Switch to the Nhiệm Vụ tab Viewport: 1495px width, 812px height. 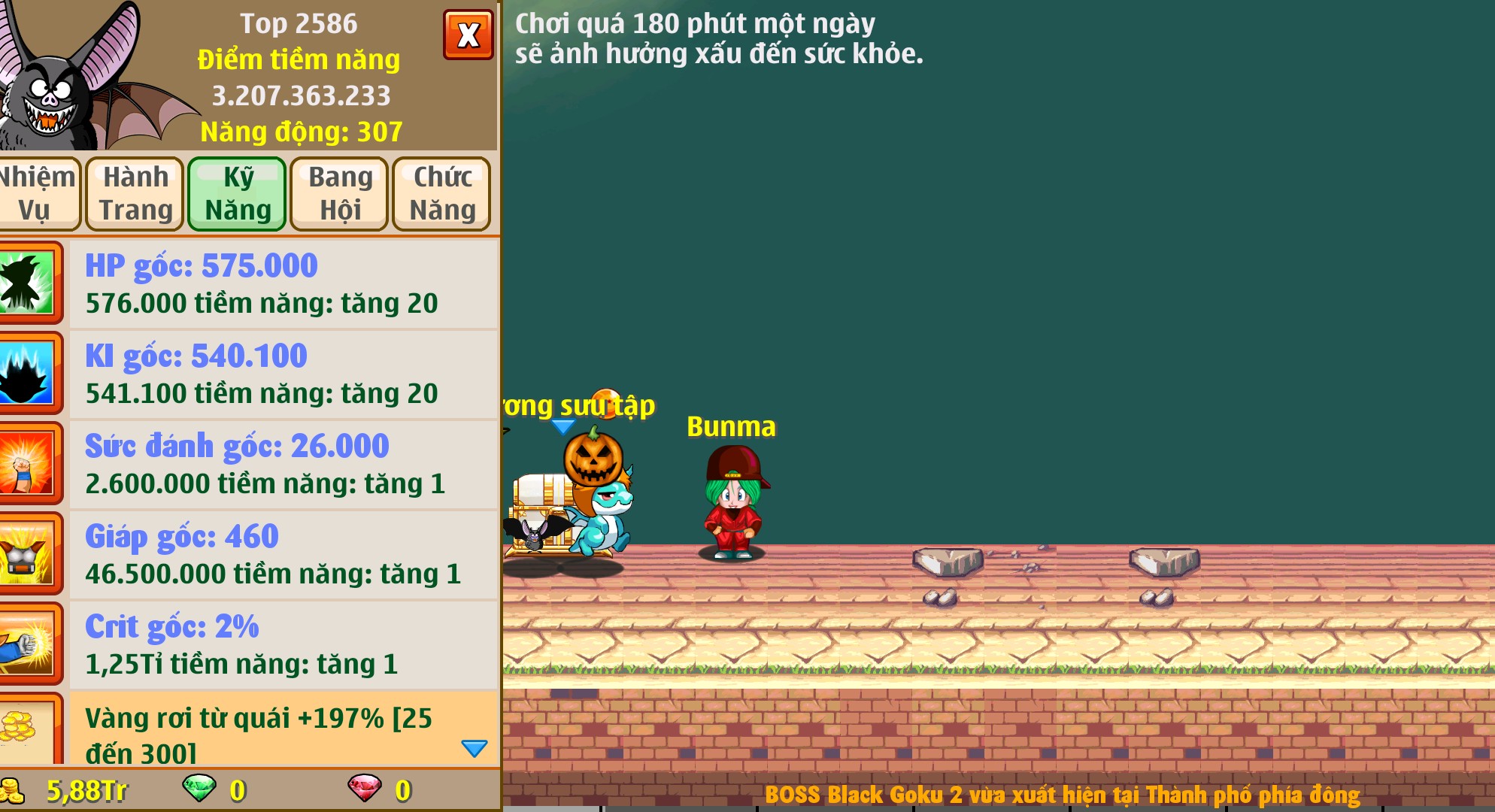pos(40,193)
